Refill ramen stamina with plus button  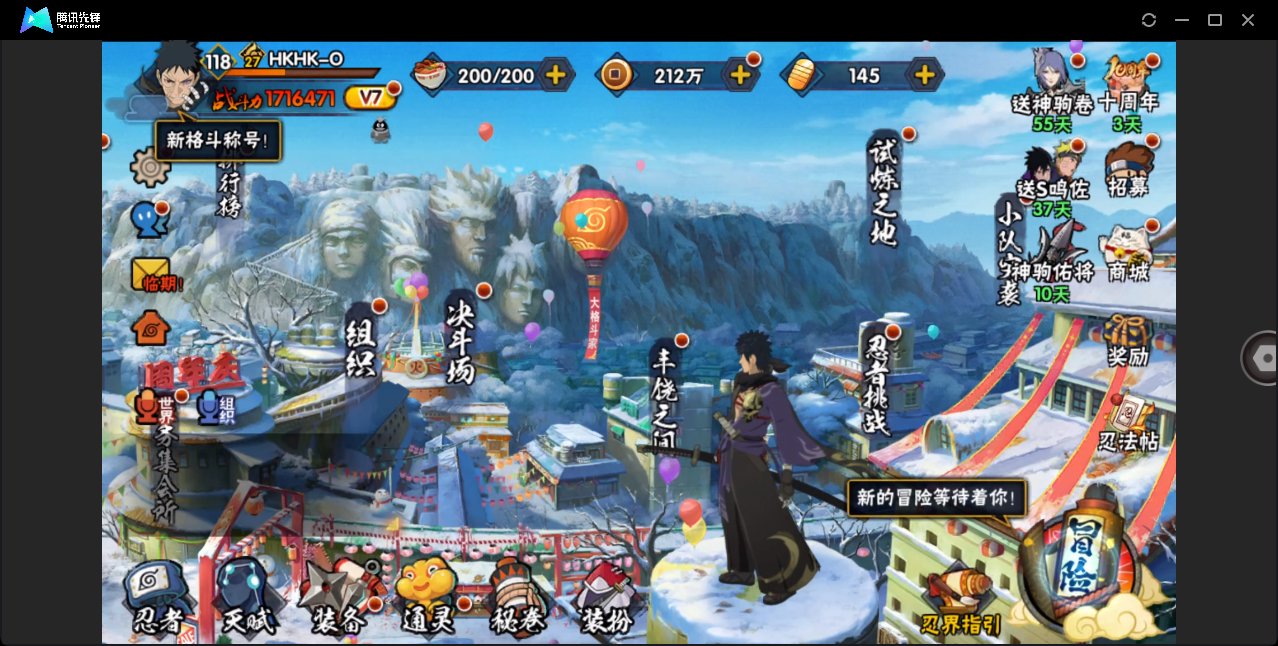(x=555, y=75)
